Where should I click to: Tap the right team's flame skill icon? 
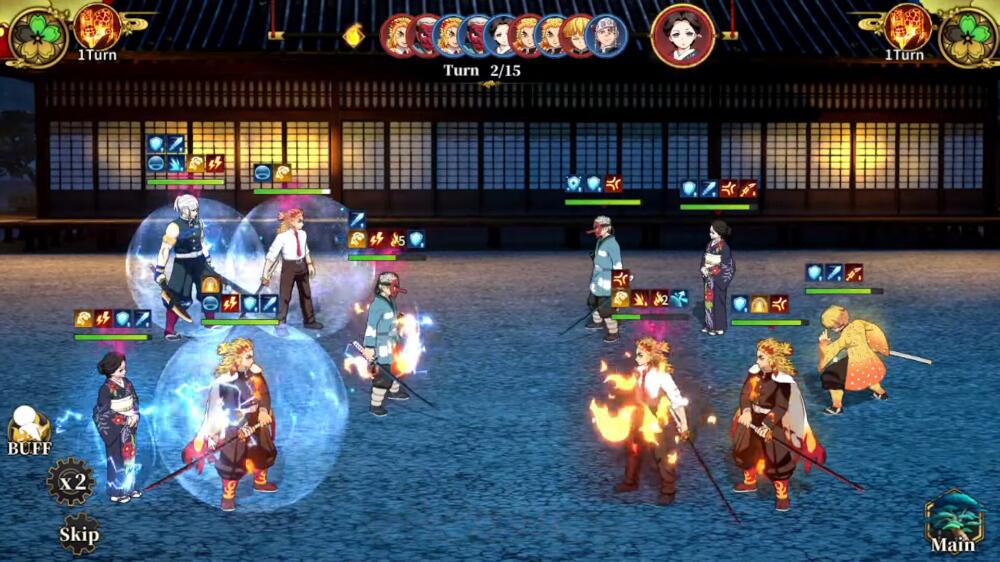(907, 27)
